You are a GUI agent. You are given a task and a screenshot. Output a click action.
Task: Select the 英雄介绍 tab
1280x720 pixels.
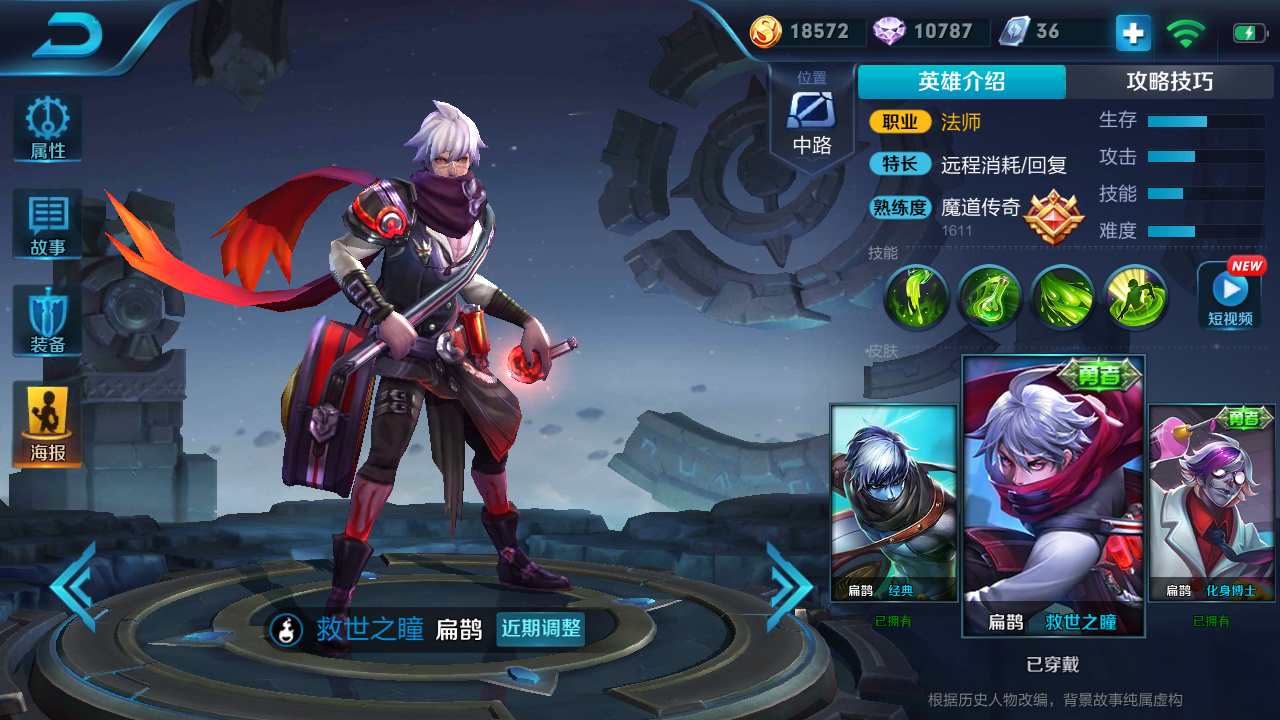pyautogui.click(x=961, y=82)
